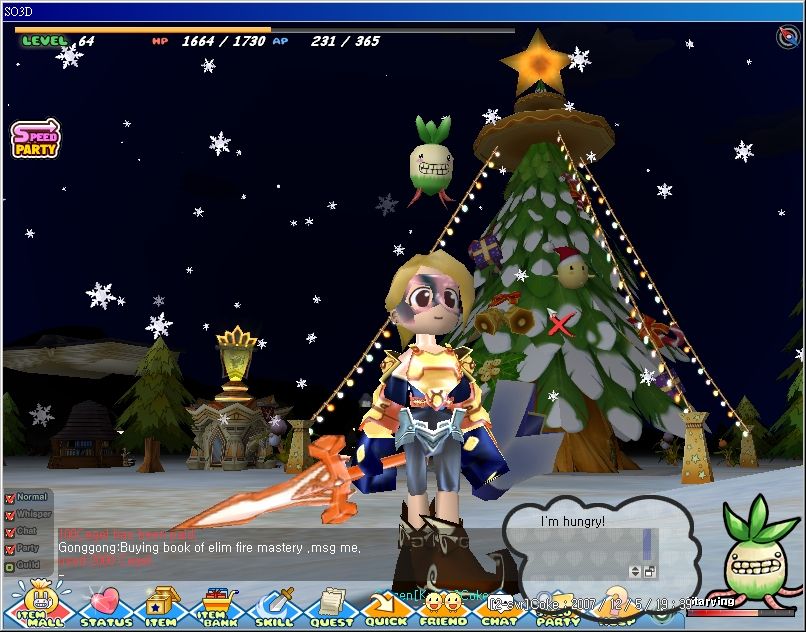Open the Quick menu
Image resolution: width=806 pixels, height=632 pixels.
(386, 607)
